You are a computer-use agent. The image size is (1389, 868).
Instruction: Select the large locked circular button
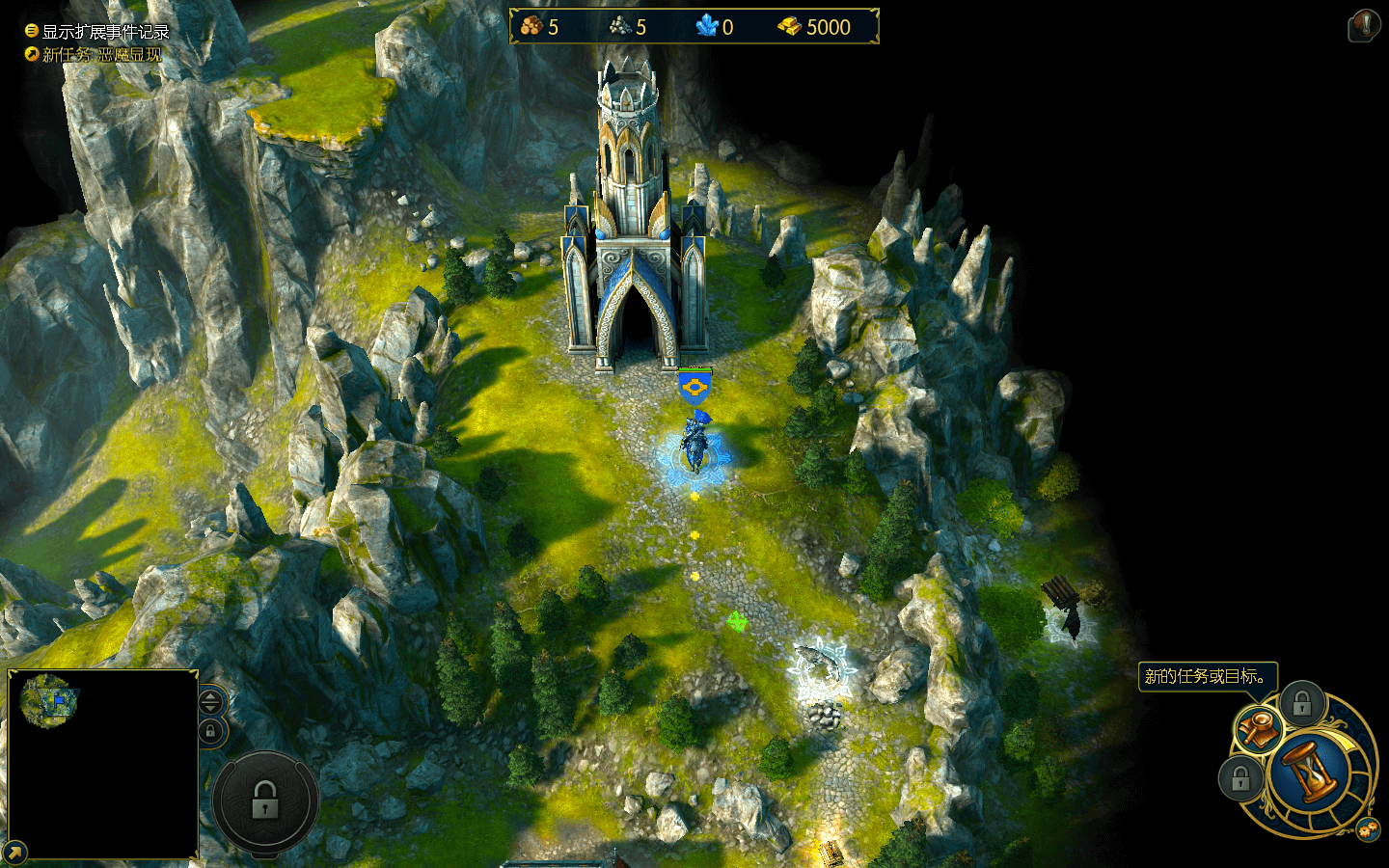[x=265, y=801]
